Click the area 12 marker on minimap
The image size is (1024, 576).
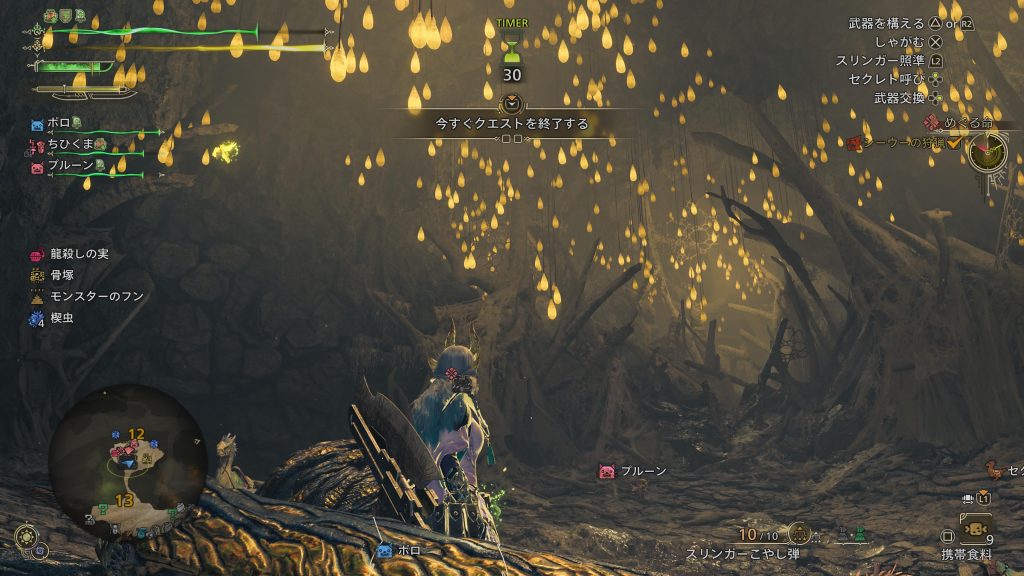coord(137,434)
